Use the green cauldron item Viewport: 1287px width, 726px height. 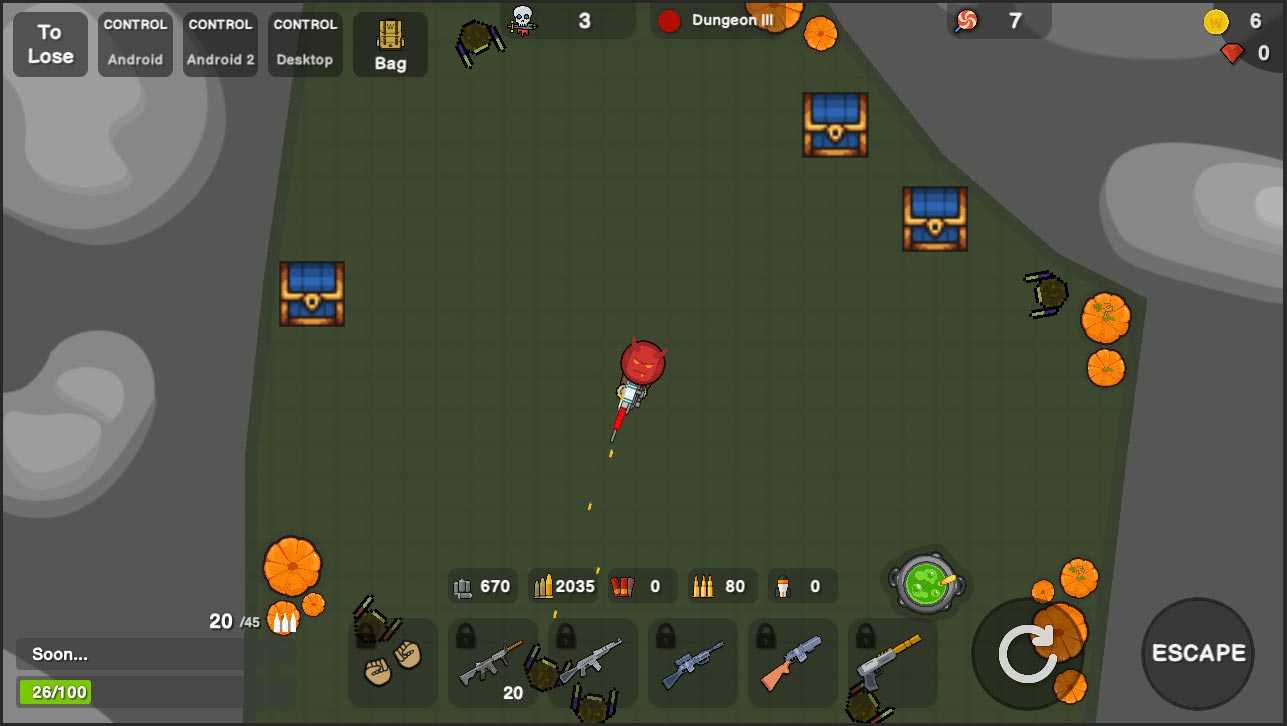pos(925,582)
